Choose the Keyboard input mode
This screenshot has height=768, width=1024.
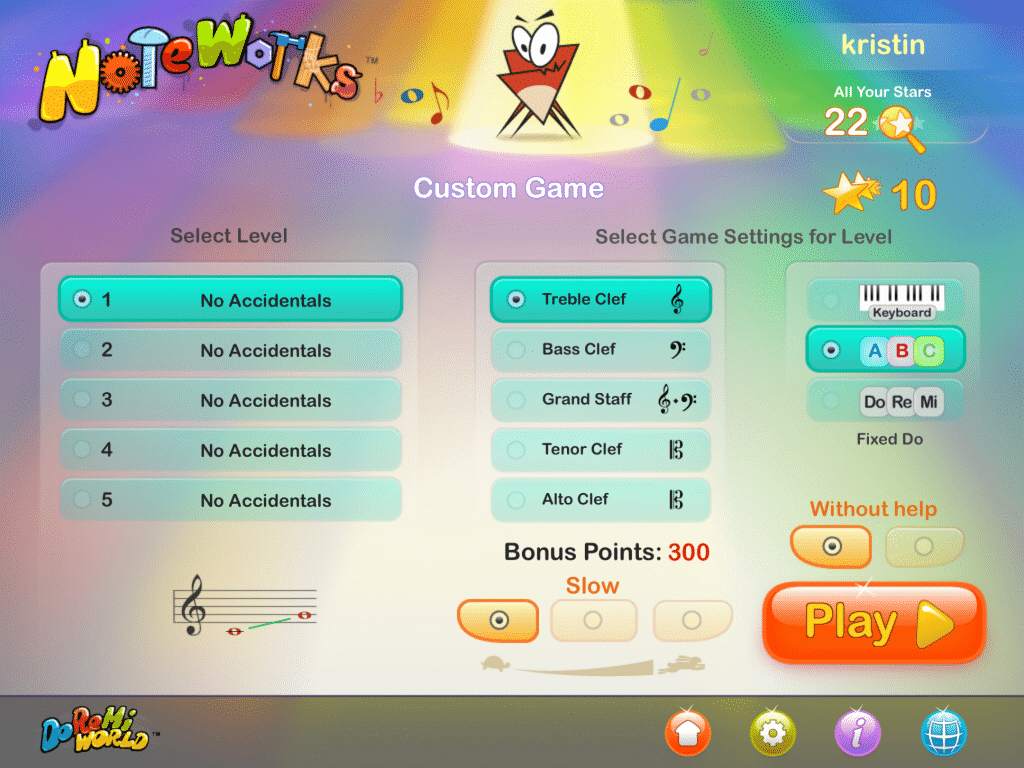click(886, 300)
